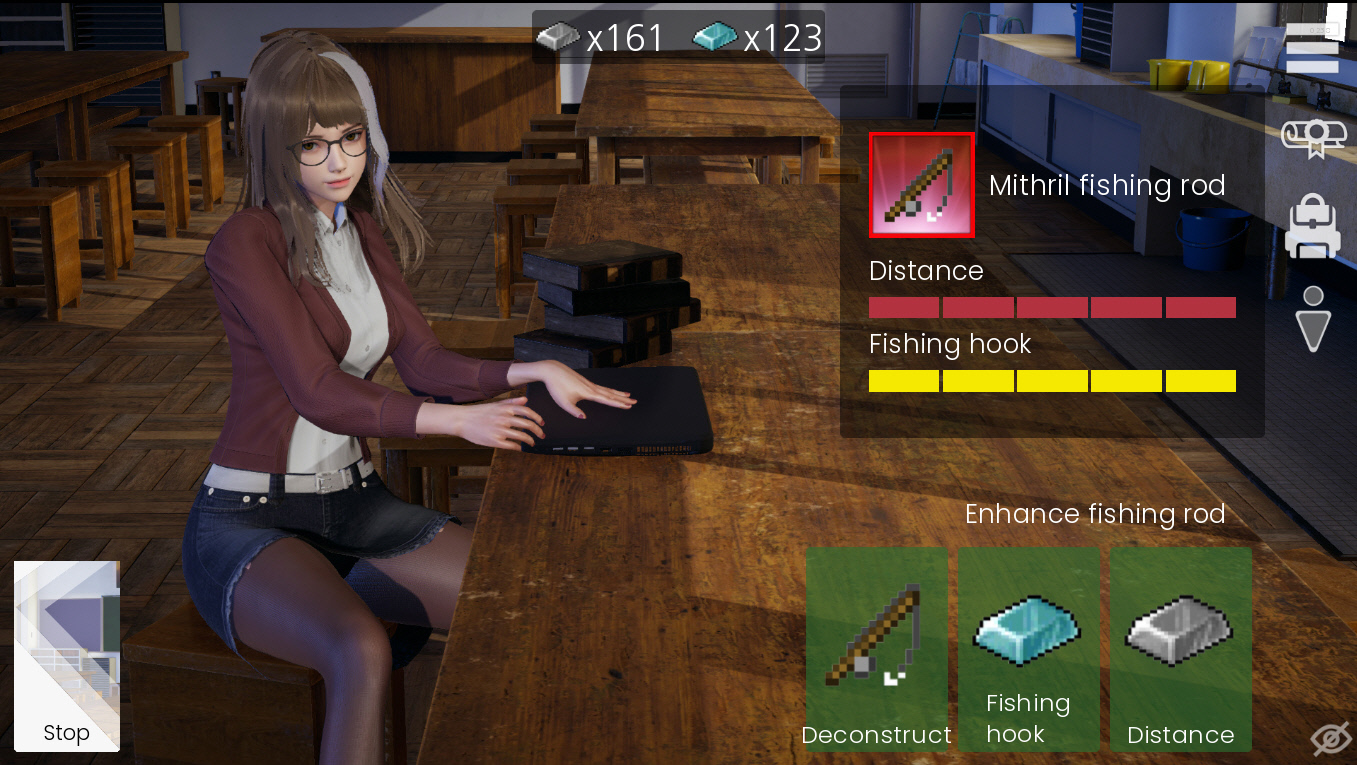Click the Distance upgrade progress bar
The image size is (1357, 765).
[1052, 307]
